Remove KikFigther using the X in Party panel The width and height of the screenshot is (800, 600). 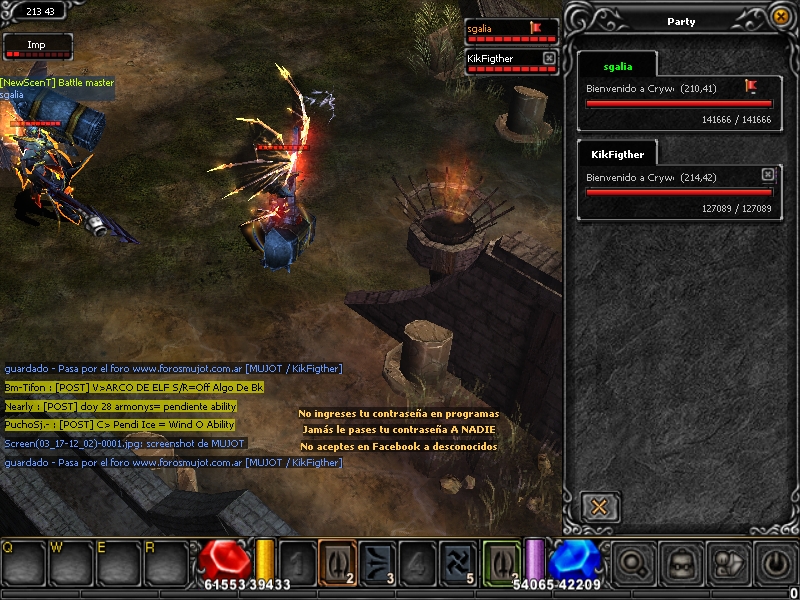[767, 175]
